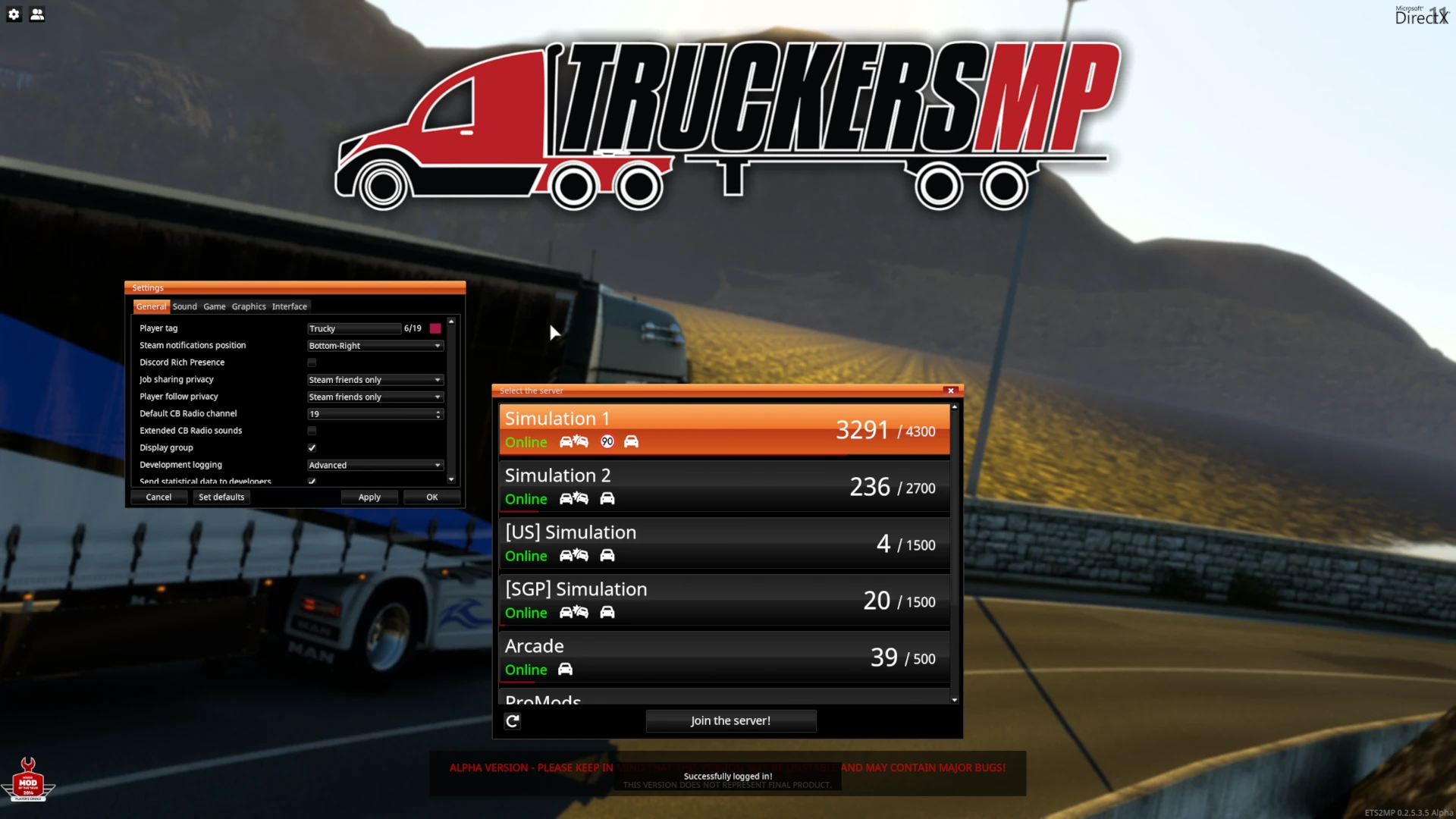Select the Simulation 2 server
Screen dimensions: 1456x819
tap(724, 487)
